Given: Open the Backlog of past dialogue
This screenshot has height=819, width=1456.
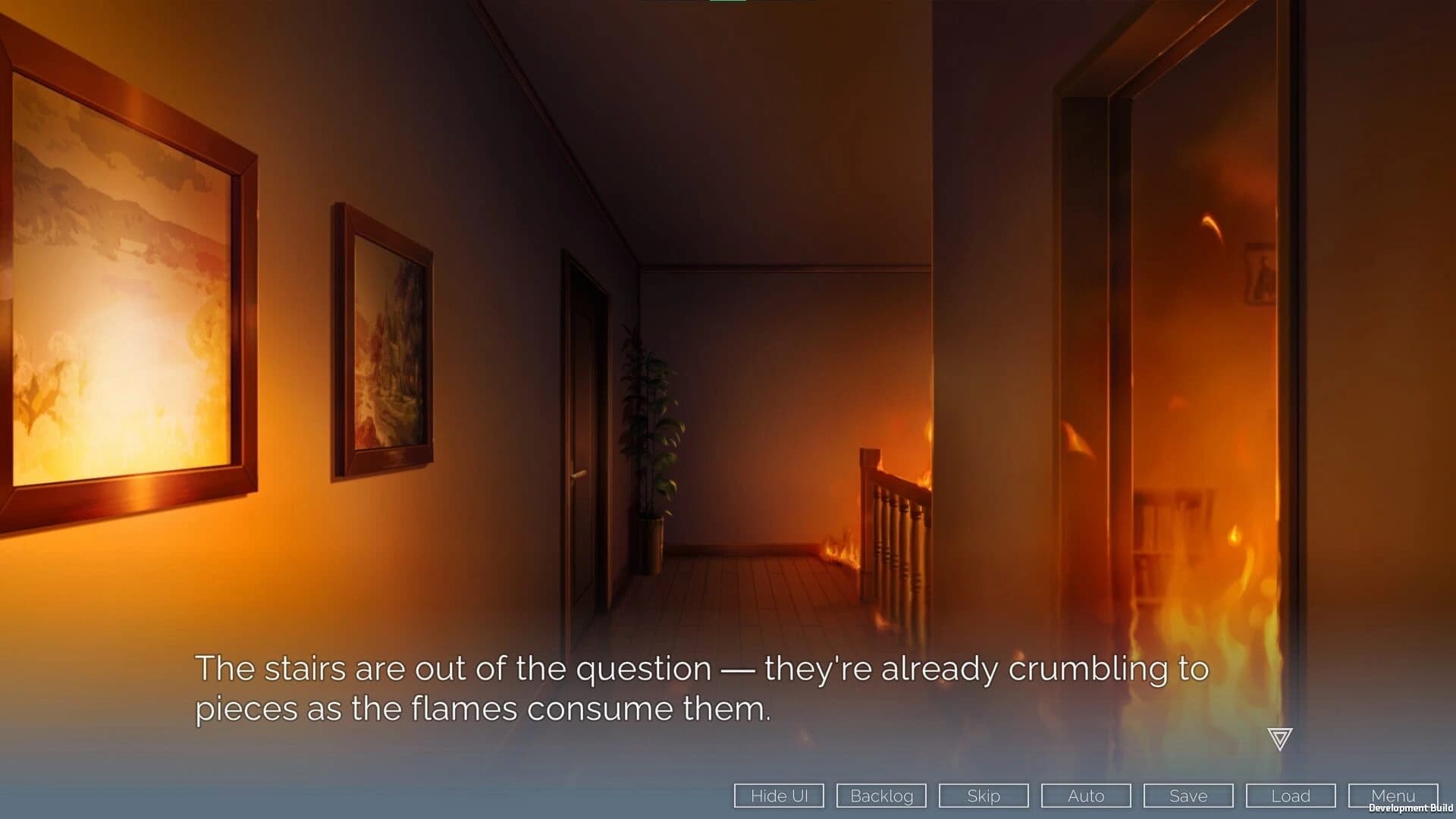Looking at the screenshot, I should click(x=880, y=795).
